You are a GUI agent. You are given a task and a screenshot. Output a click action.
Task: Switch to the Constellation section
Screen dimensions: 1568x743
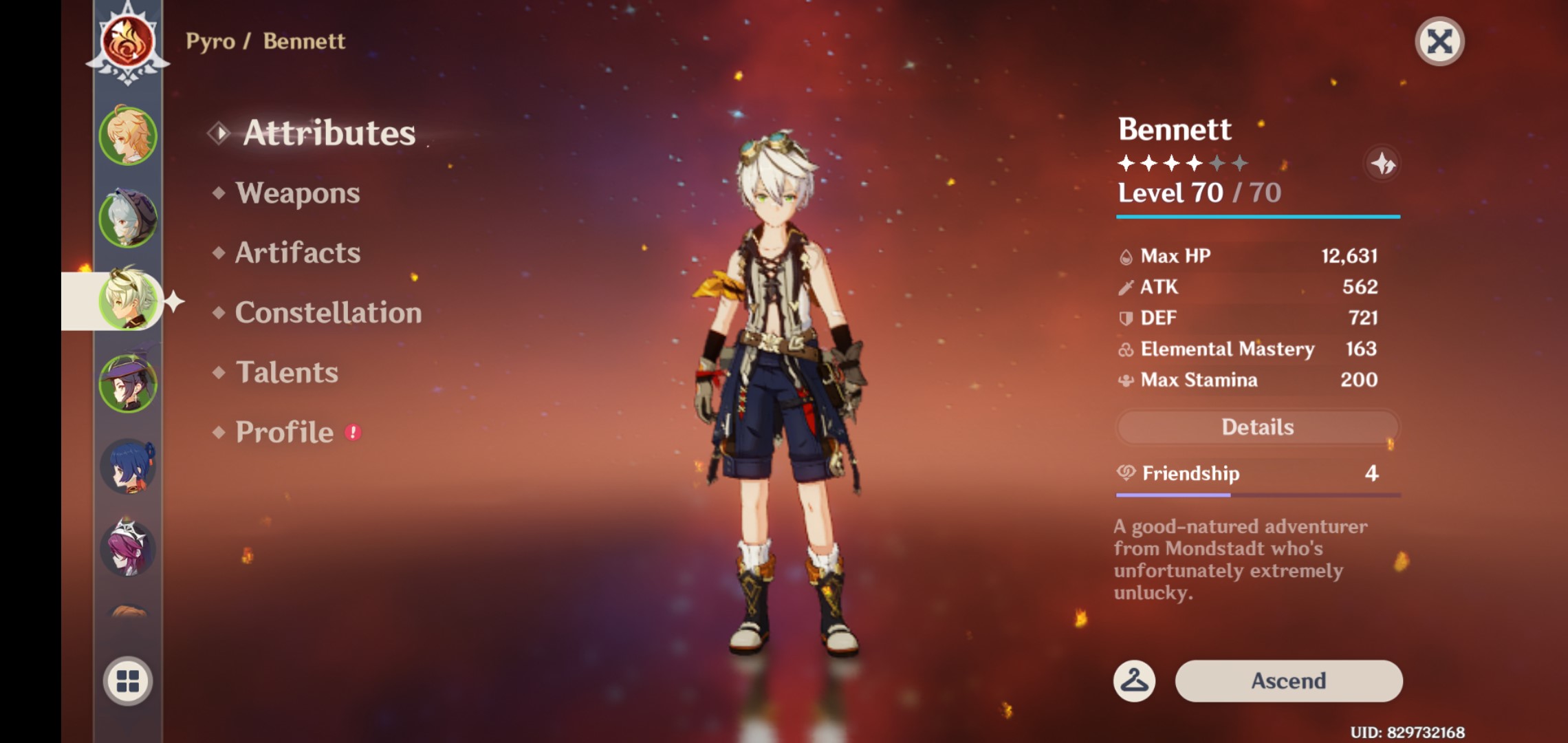(x=327, y=312)
